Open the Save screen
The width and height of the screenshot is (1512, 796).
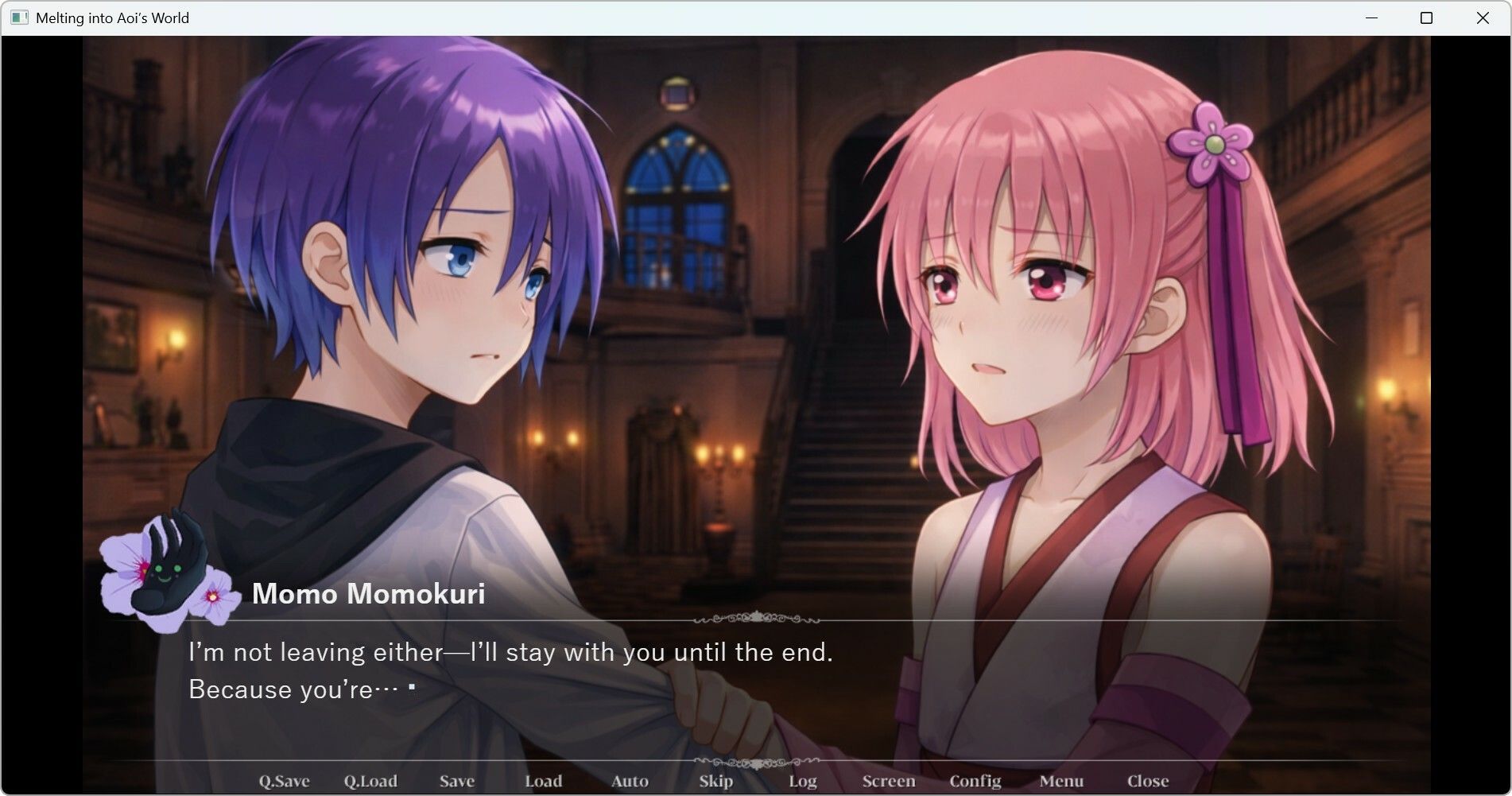tap(456, 781)
